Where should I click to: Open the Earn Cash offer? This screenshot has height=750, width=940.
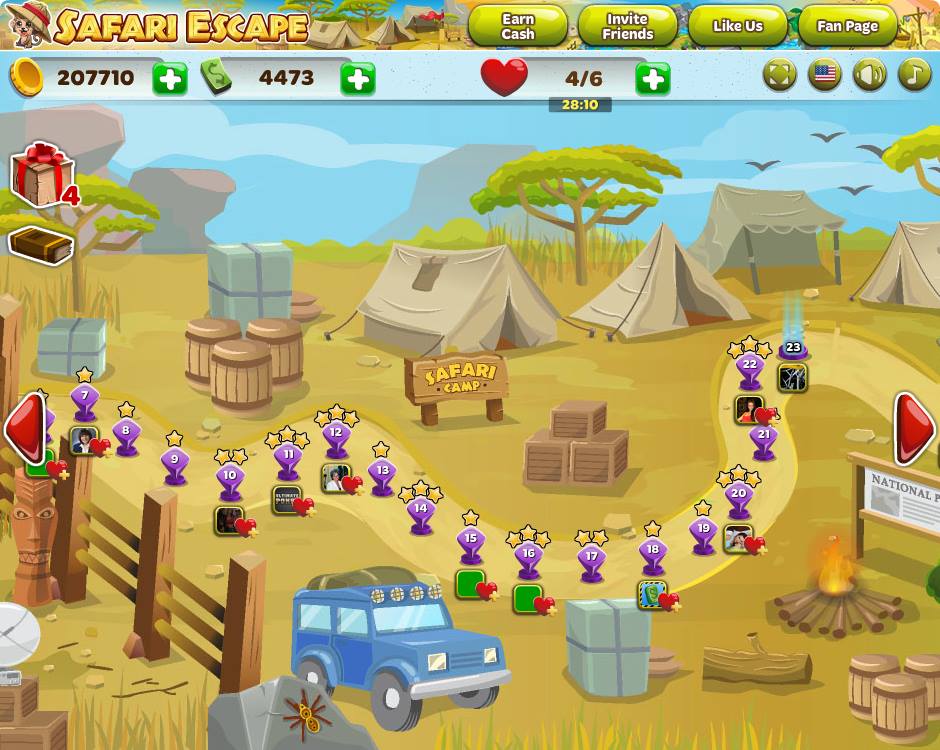point(517,26)
